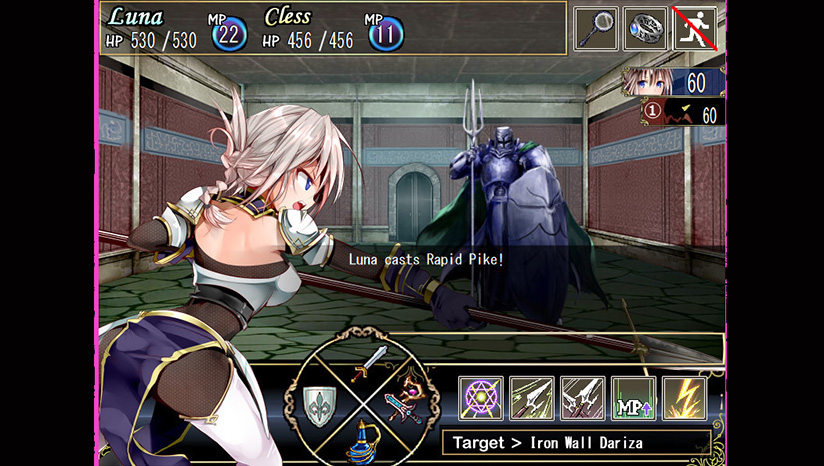
Task: Activate the purple magic circle skill
Action: pos(481,398)
